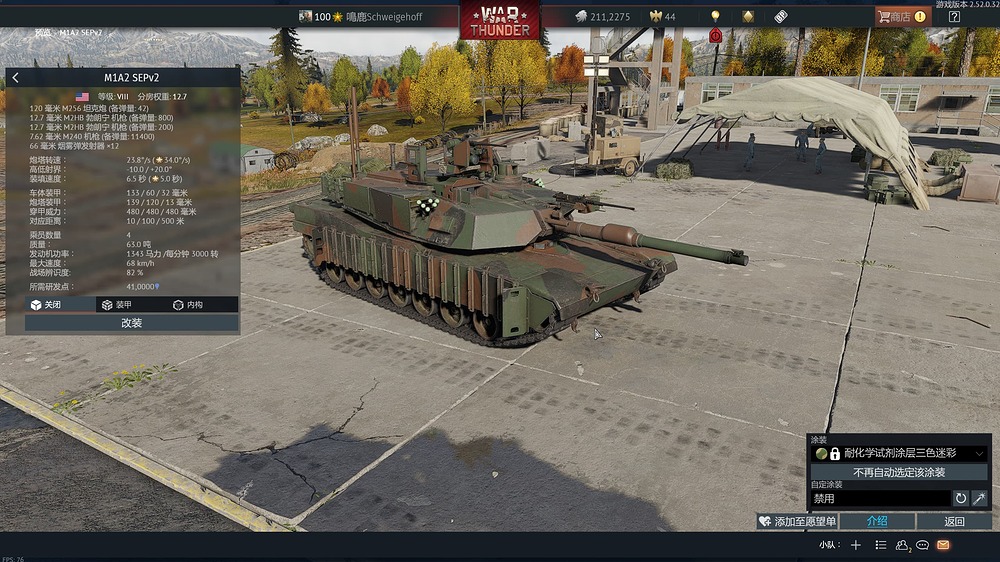Open the 介绍 introduction button
Image resolution: width=1000 pixels, height=562 pixels.
(877, 521)
